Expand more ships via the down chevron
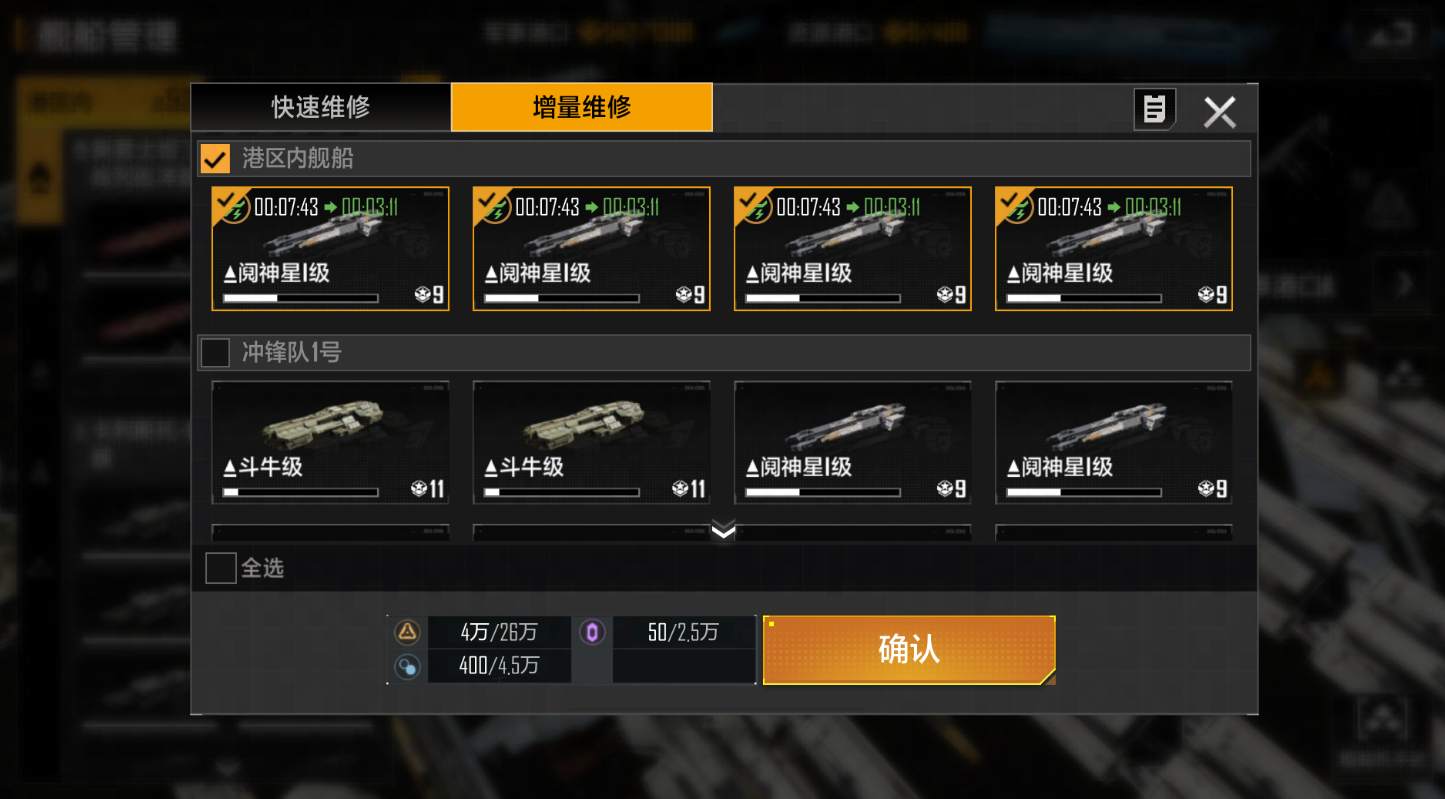 click(722, 532)
